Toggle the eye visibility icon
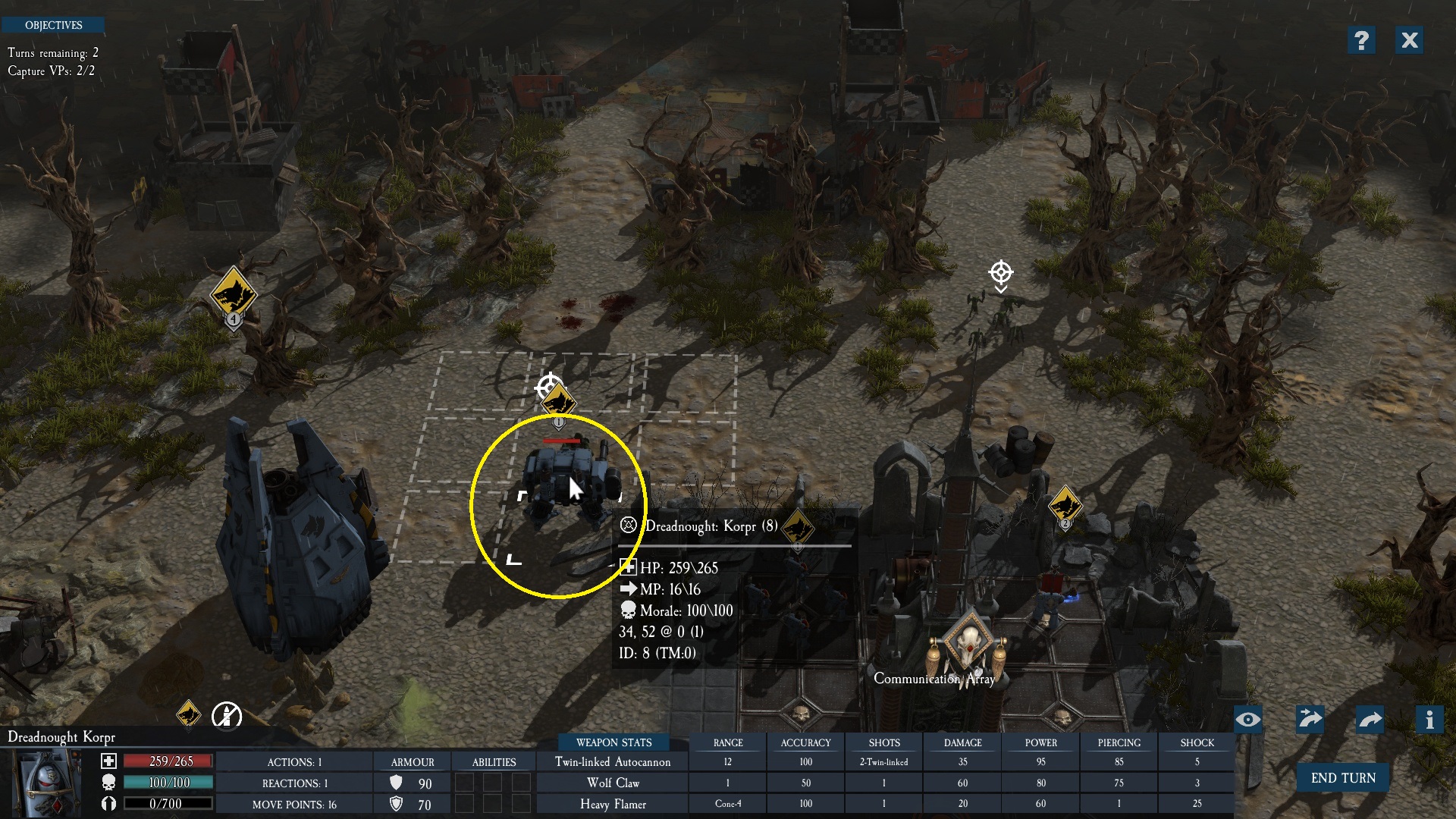 [1248, 720]
